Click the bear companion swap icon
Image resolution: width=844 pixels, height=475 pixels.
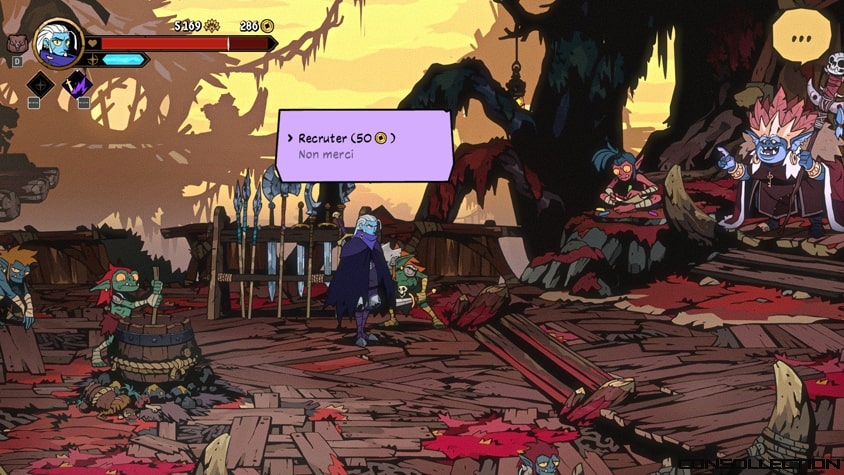click(16, 44)
